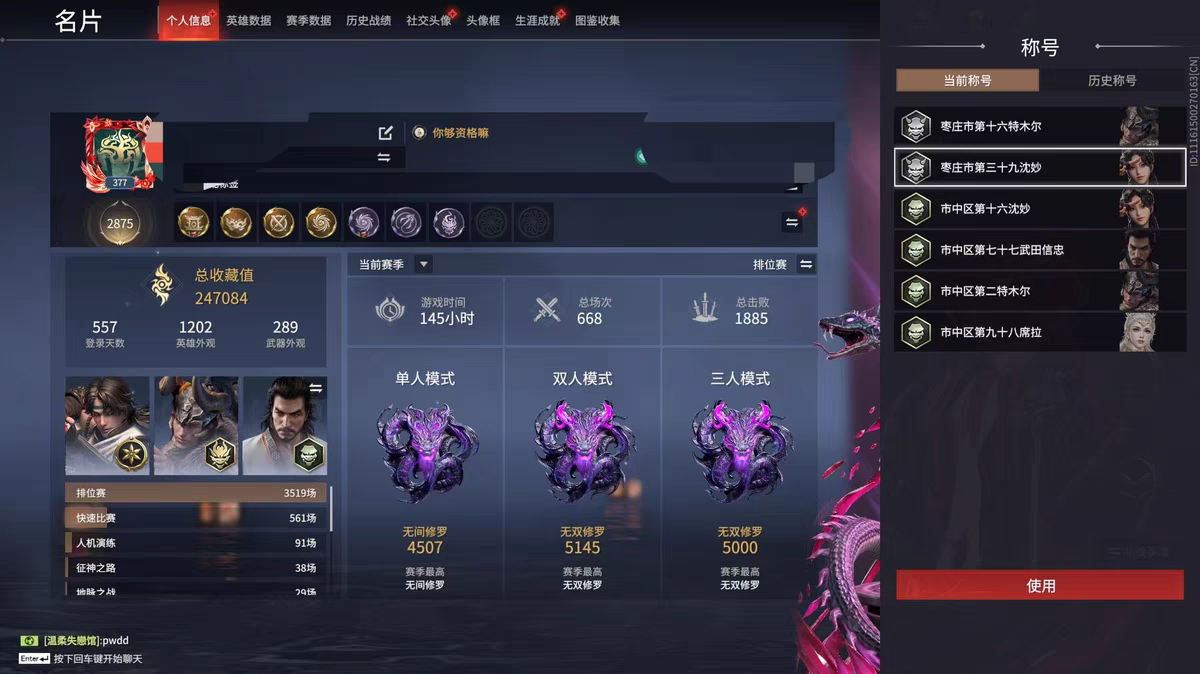This screenshot has height=674, width=1200.
Task: Select the 当前称号 tab
Action: [x=967, y=81]
